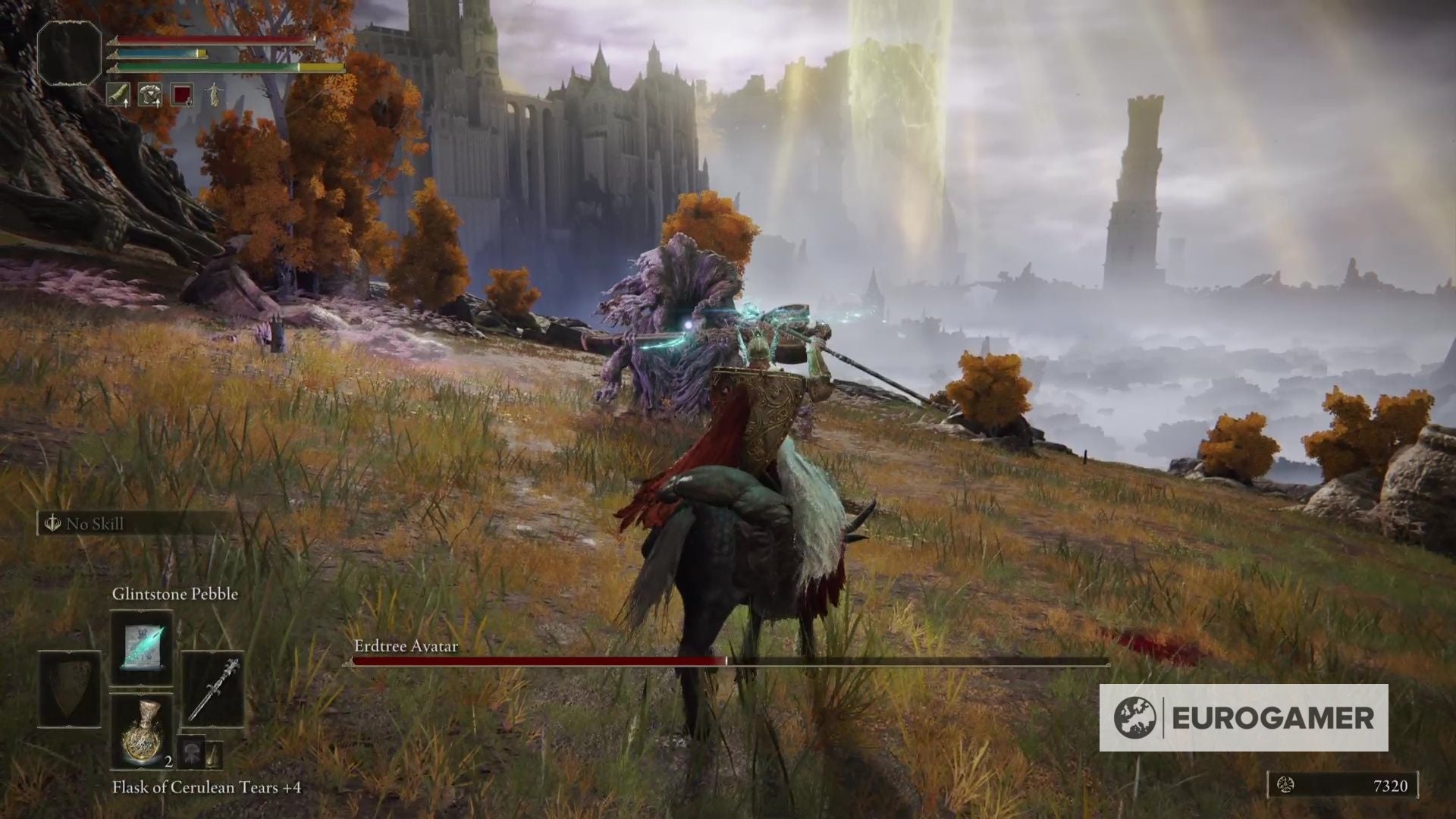Image resolution: width=1456 pixels, height=819 pixels.
Task: Click the No Skill crest icon
Action: [52, 525]
